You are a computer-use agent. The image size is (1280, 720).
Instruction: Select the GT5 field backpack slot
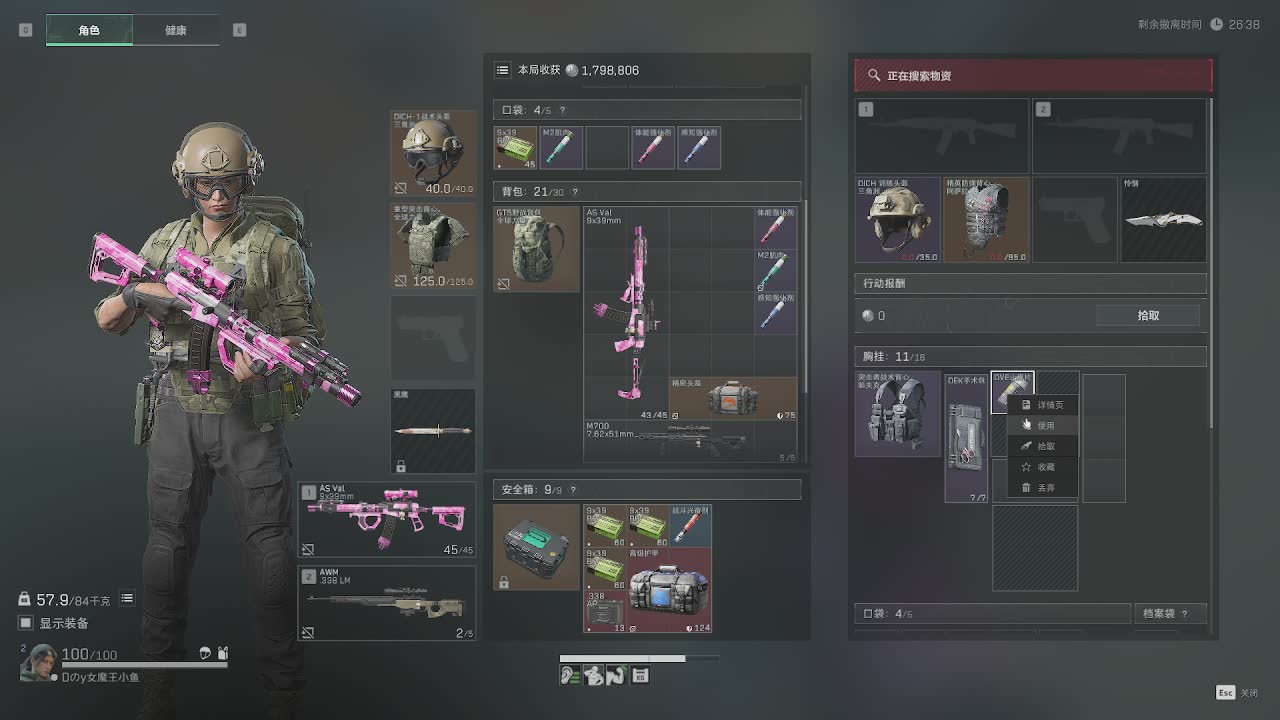(x=536, y=248)
